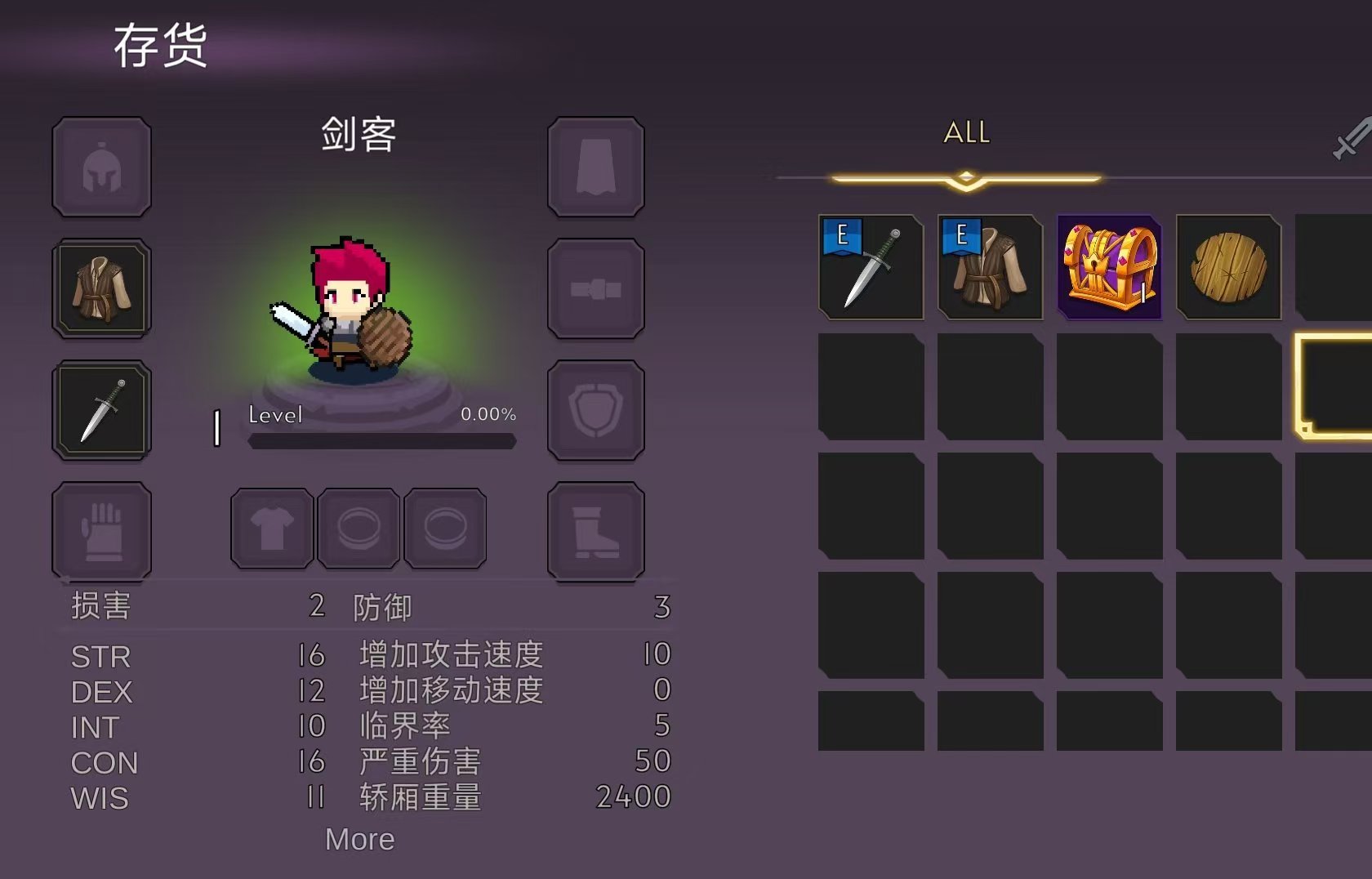Select the E-marked brown coat item
Screen dimensions: 1372x879
tap(990, 268)
